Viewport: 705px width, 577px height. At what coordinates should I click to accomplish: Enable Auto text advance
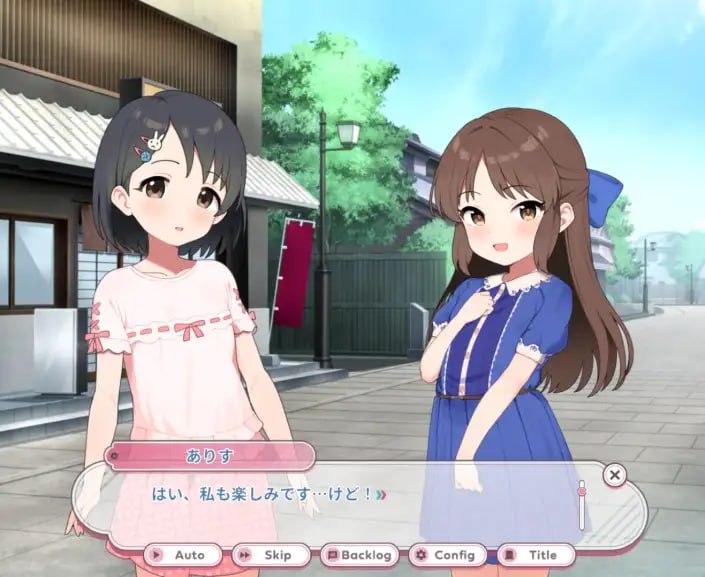[181, 555]
